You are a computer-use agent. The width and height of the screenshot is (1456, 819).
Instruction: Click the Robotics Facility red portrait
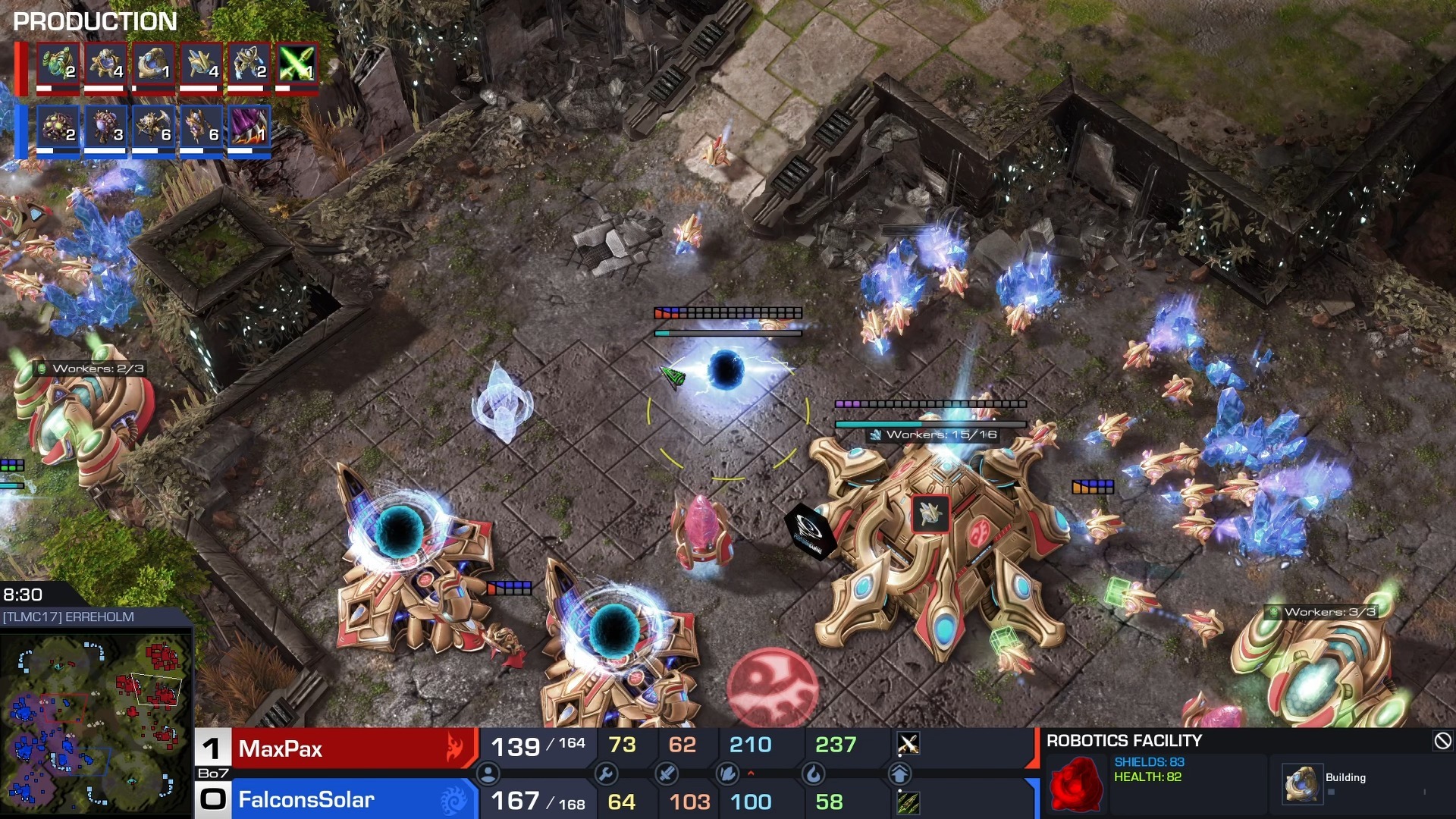(x=1076, y=784)
